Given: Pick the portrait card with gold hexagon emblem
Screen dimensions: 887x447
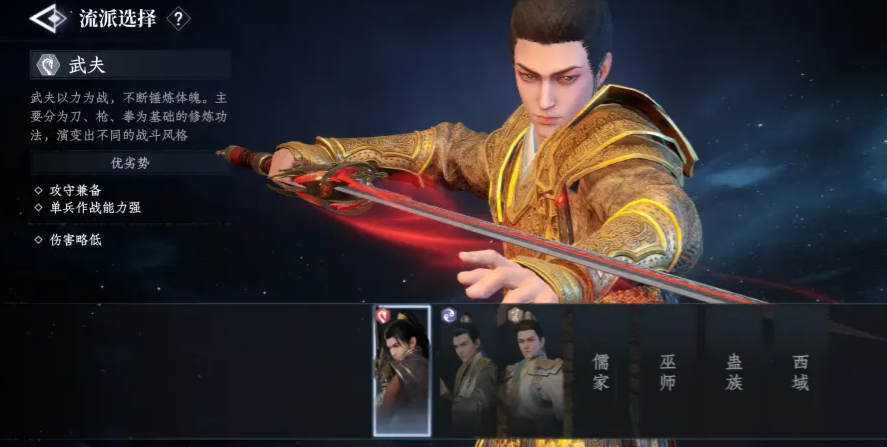Looking at the screenshot, I should (x=531, y=370).
